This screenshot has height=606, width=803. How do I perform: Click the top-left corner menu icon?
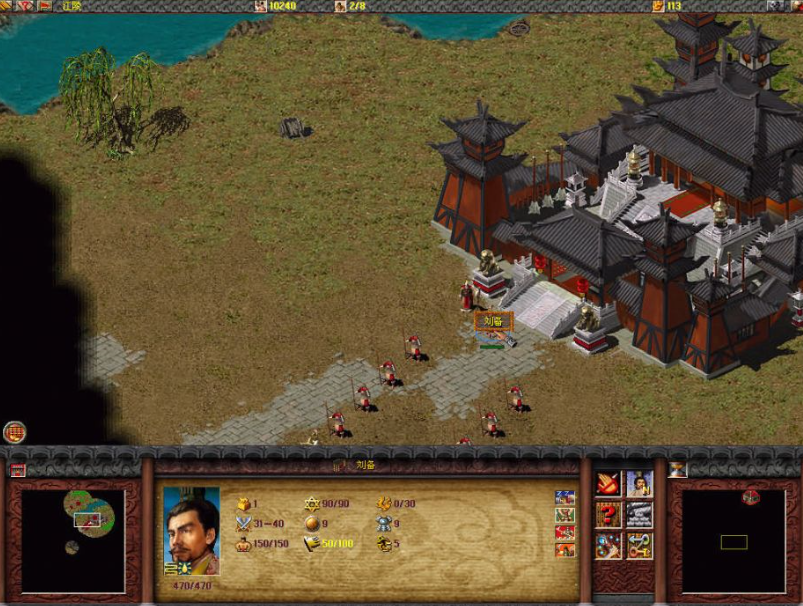point(9,6)
